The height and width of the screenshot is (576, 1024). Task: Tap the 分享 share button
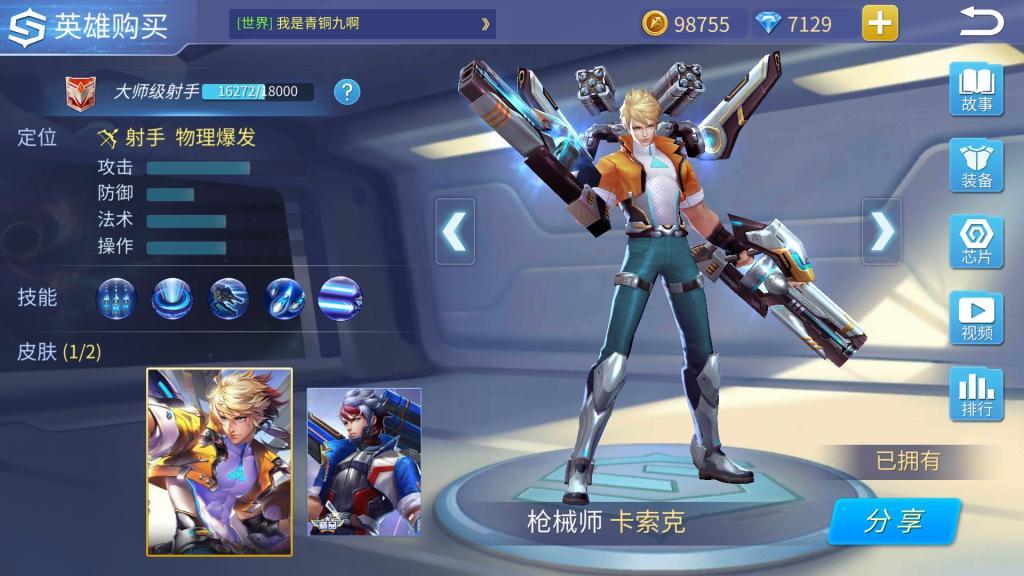(894, 521)
